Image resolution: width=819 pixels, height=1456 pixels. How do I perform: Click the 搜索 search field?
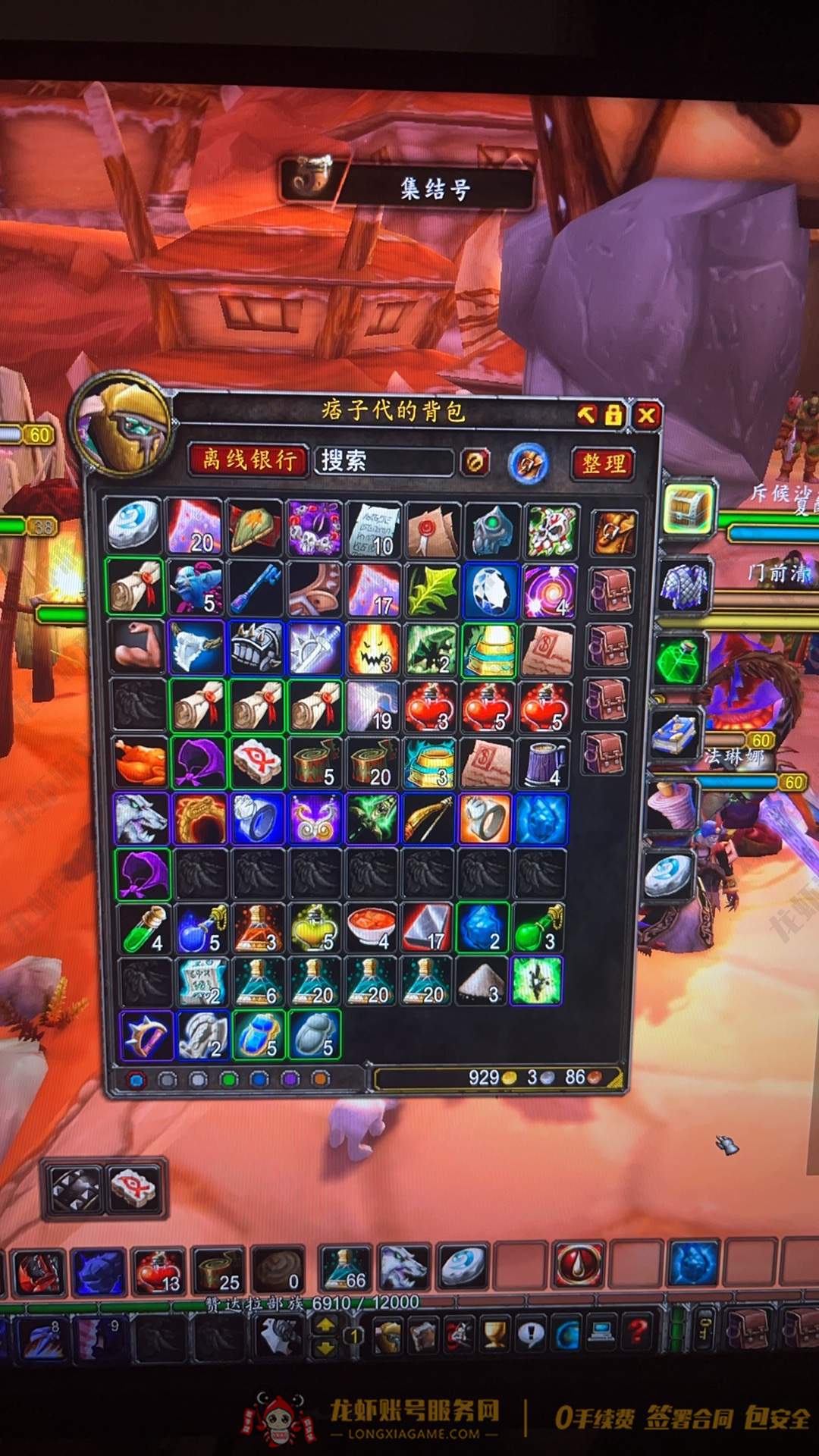click(384, 461)
